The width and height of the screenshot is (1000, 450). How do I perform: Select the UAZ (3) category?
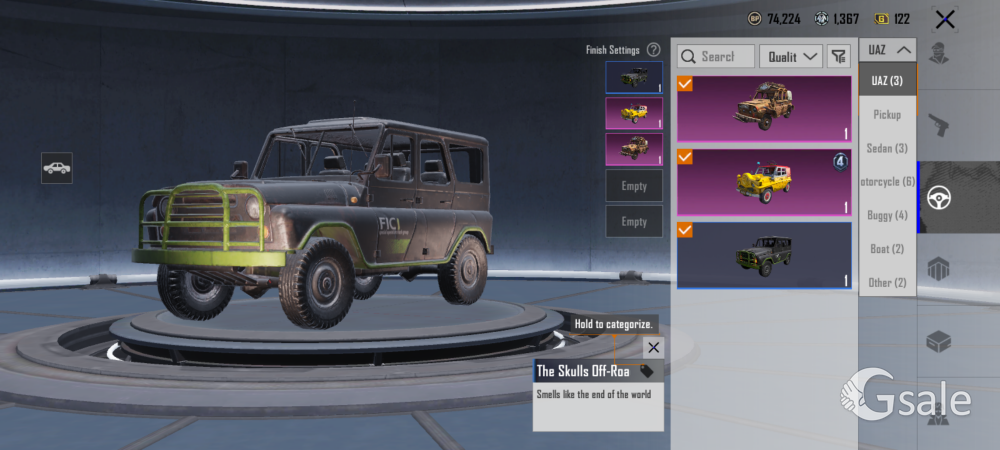tap(887, 80)
